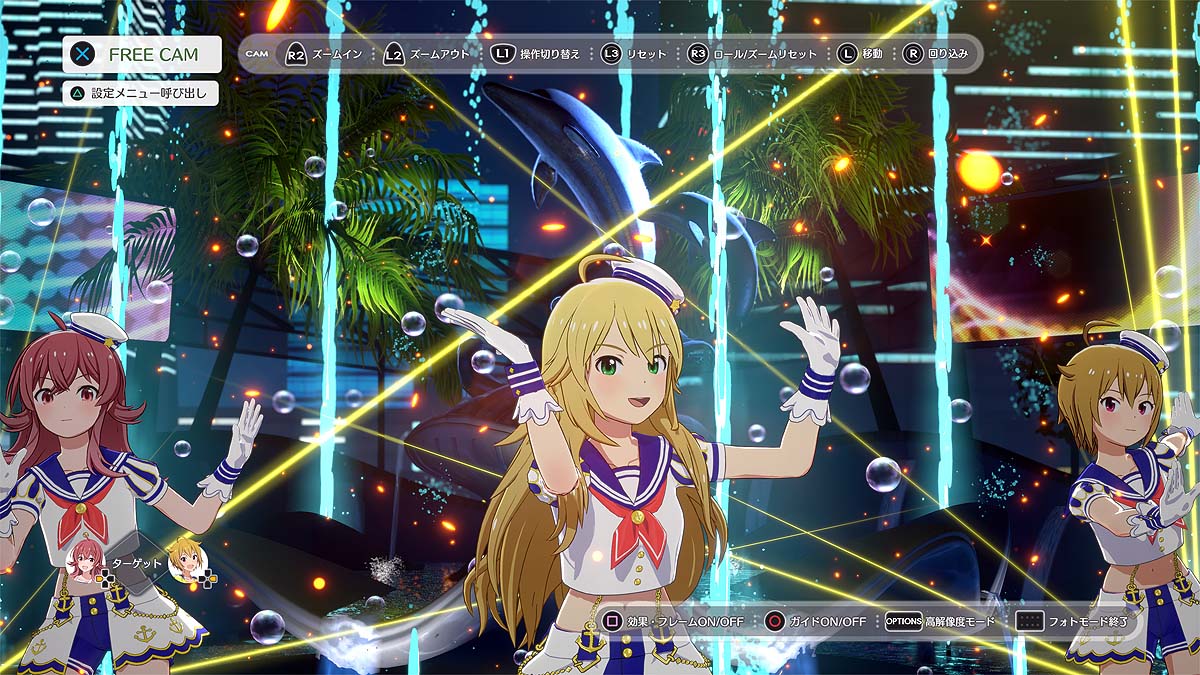Image resolution: width=1200 pixels, height=675 pixels.
Task: End photo mode via フォトモード終了
Action: coord(1075,621)
